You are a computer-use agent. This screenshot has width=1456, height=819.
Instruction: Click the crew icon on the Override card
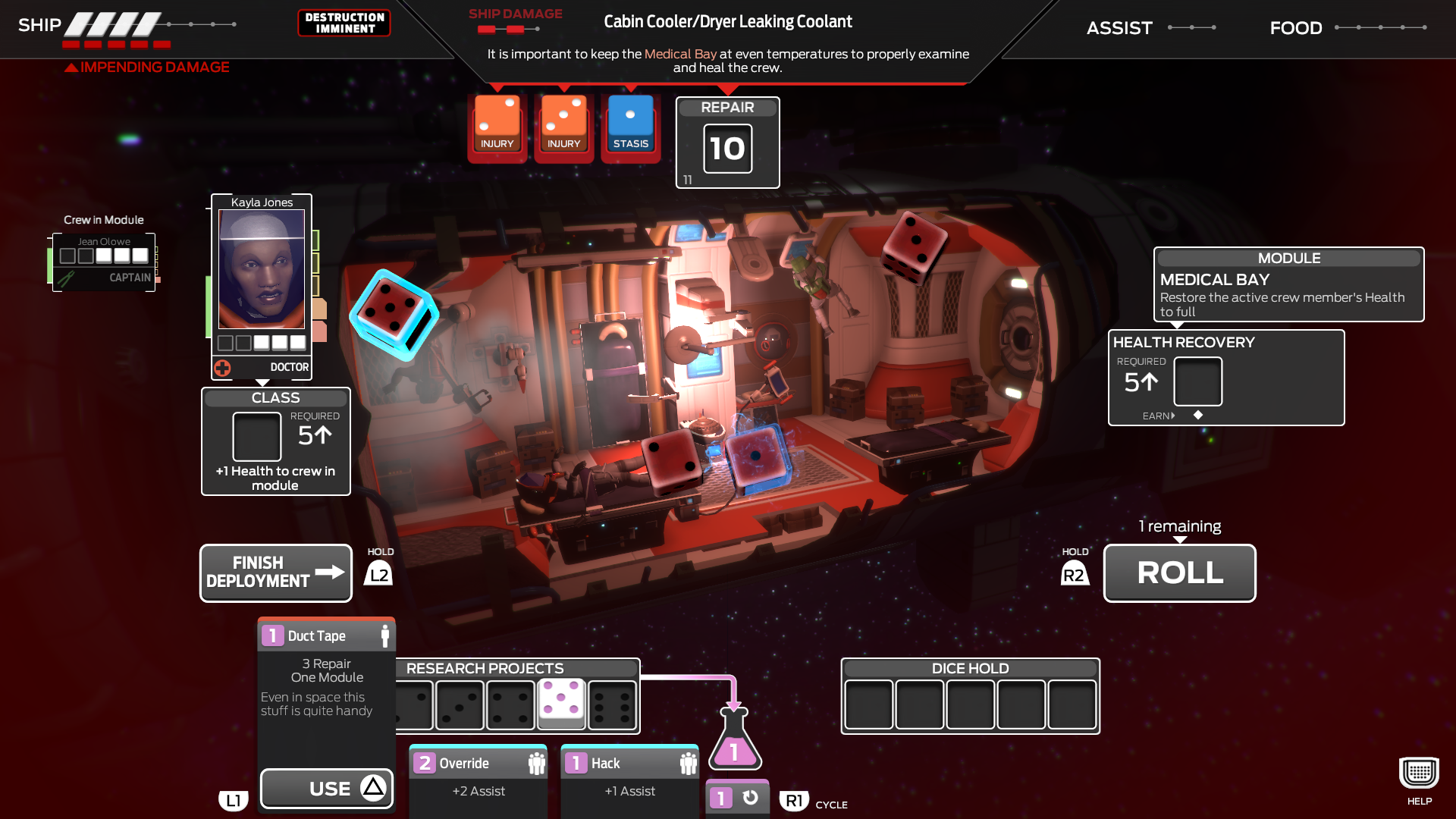[x=535, y=763]
